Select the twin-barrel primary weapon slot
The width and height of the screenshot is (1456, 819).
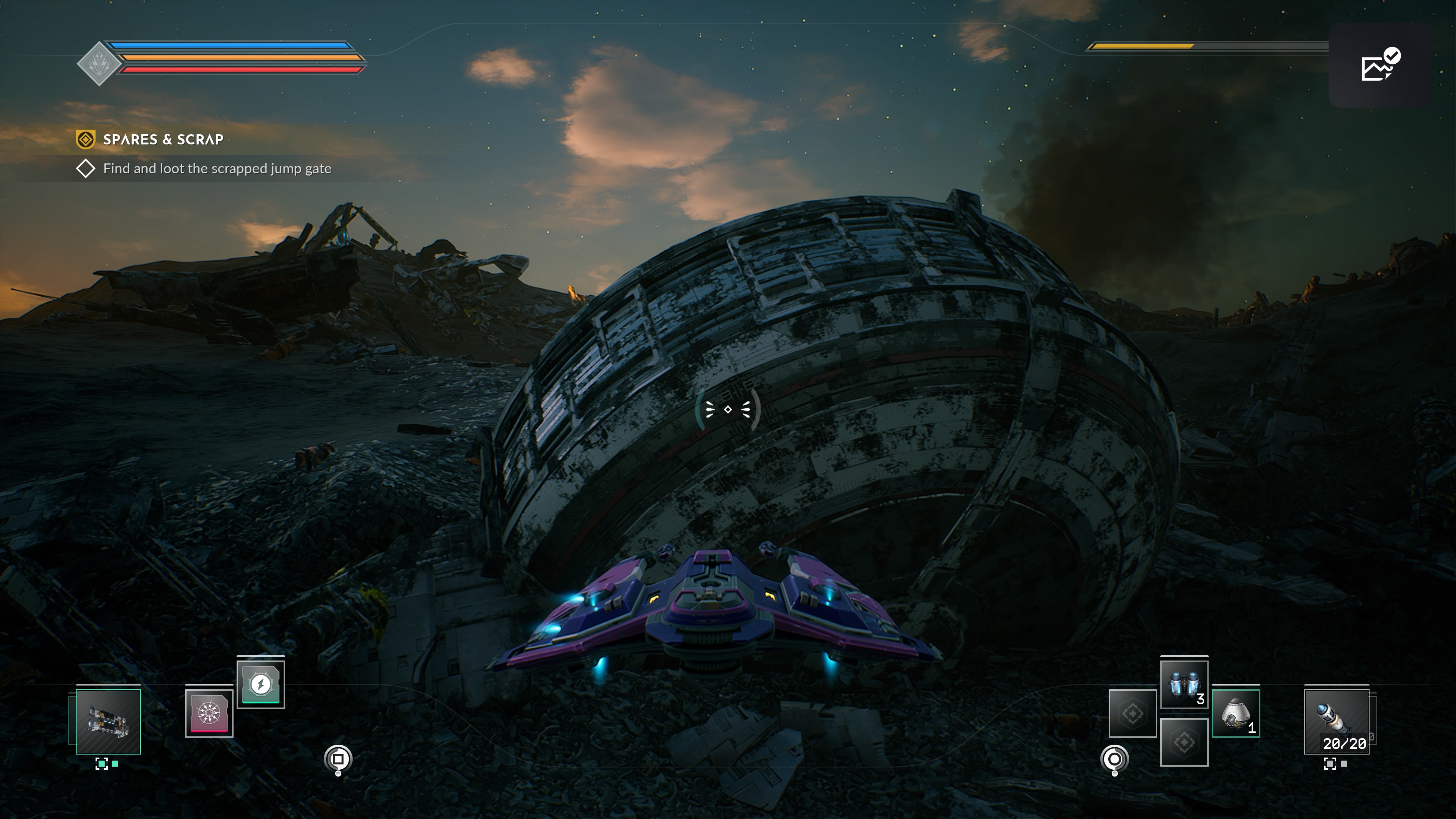pos(108,721)
